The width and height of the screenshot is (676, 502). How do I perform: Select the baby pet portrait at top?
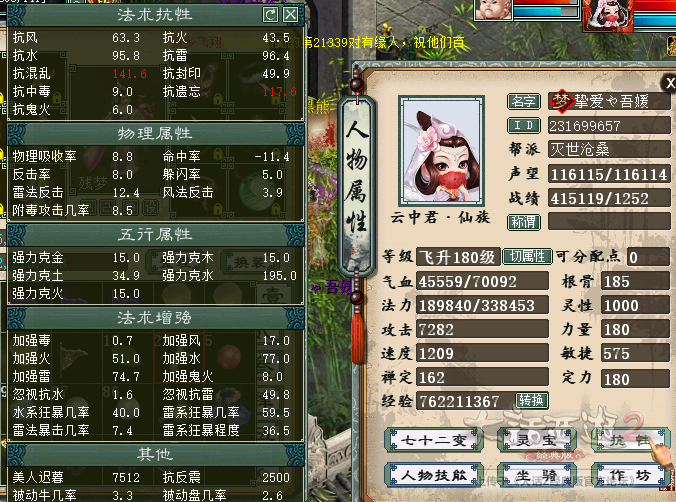491,10
